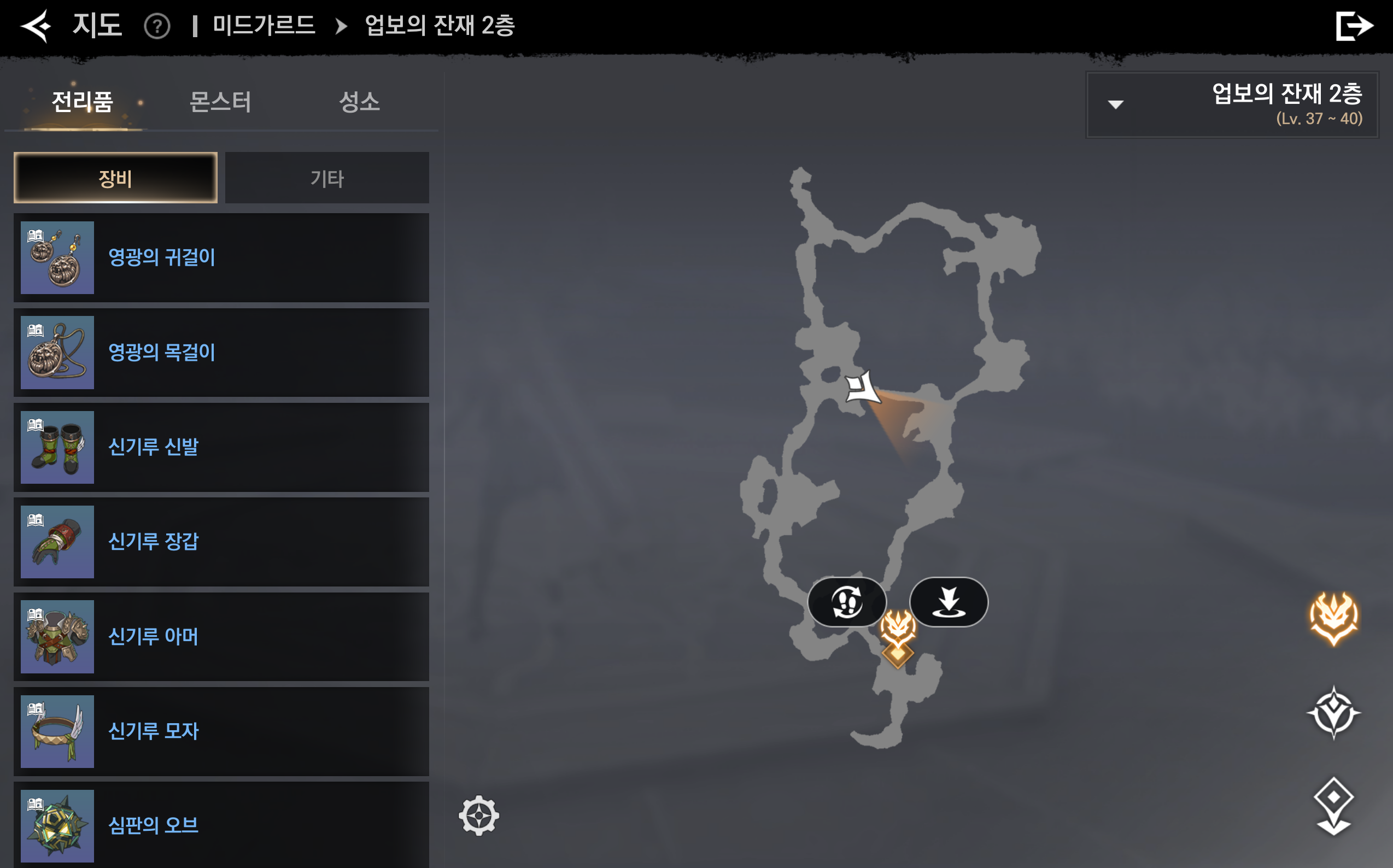Open 신기루 신발 item entry
Image resolution: width=1393 pixels, height=868 pixels.
pos(221,447)
